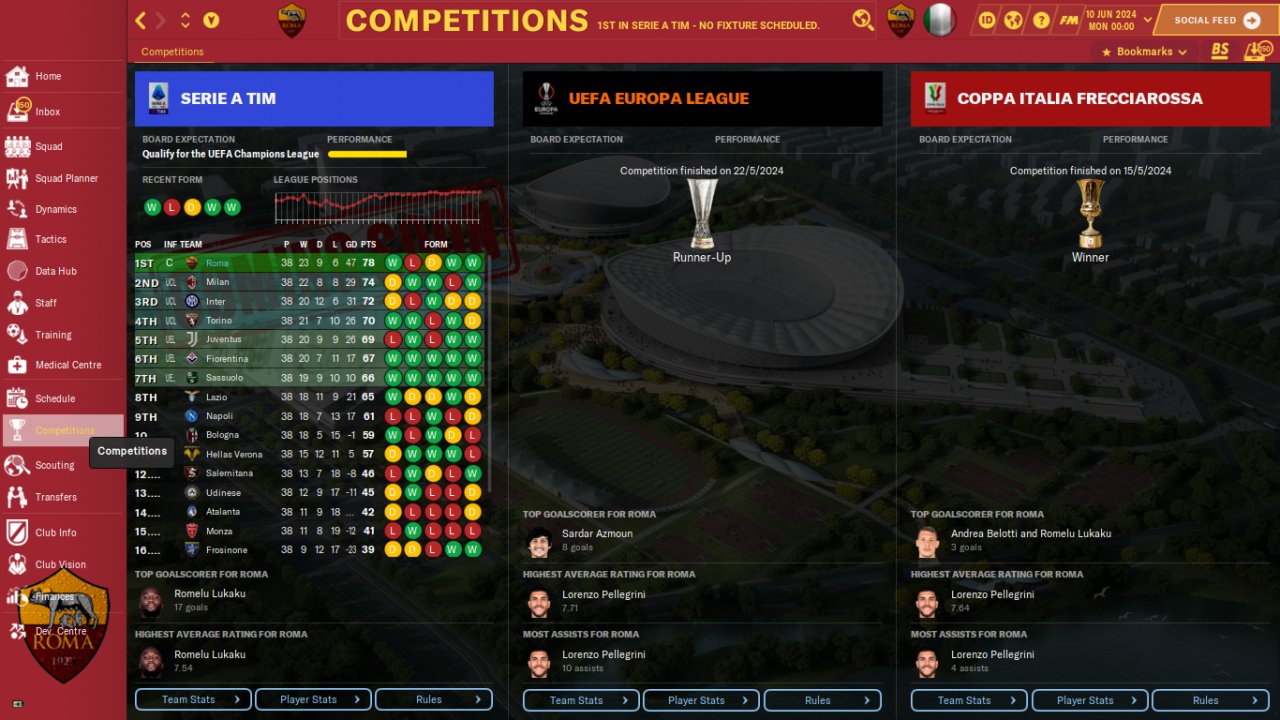Screen dimensions: 1280x720
Task: Open the Tactics menu entry
Action: click(50, 239)
